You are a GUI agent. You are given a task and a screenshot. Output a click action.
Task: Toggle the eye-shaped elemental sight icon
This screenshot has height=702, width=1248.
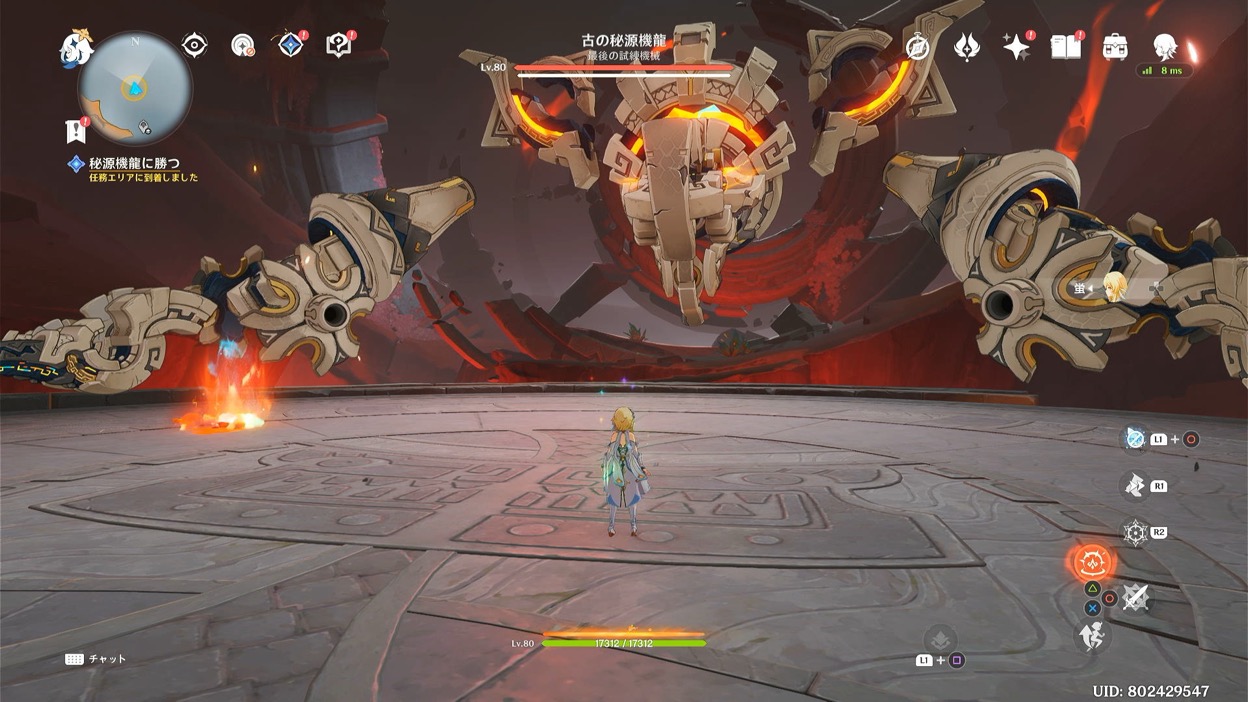[x=194, y=45]
